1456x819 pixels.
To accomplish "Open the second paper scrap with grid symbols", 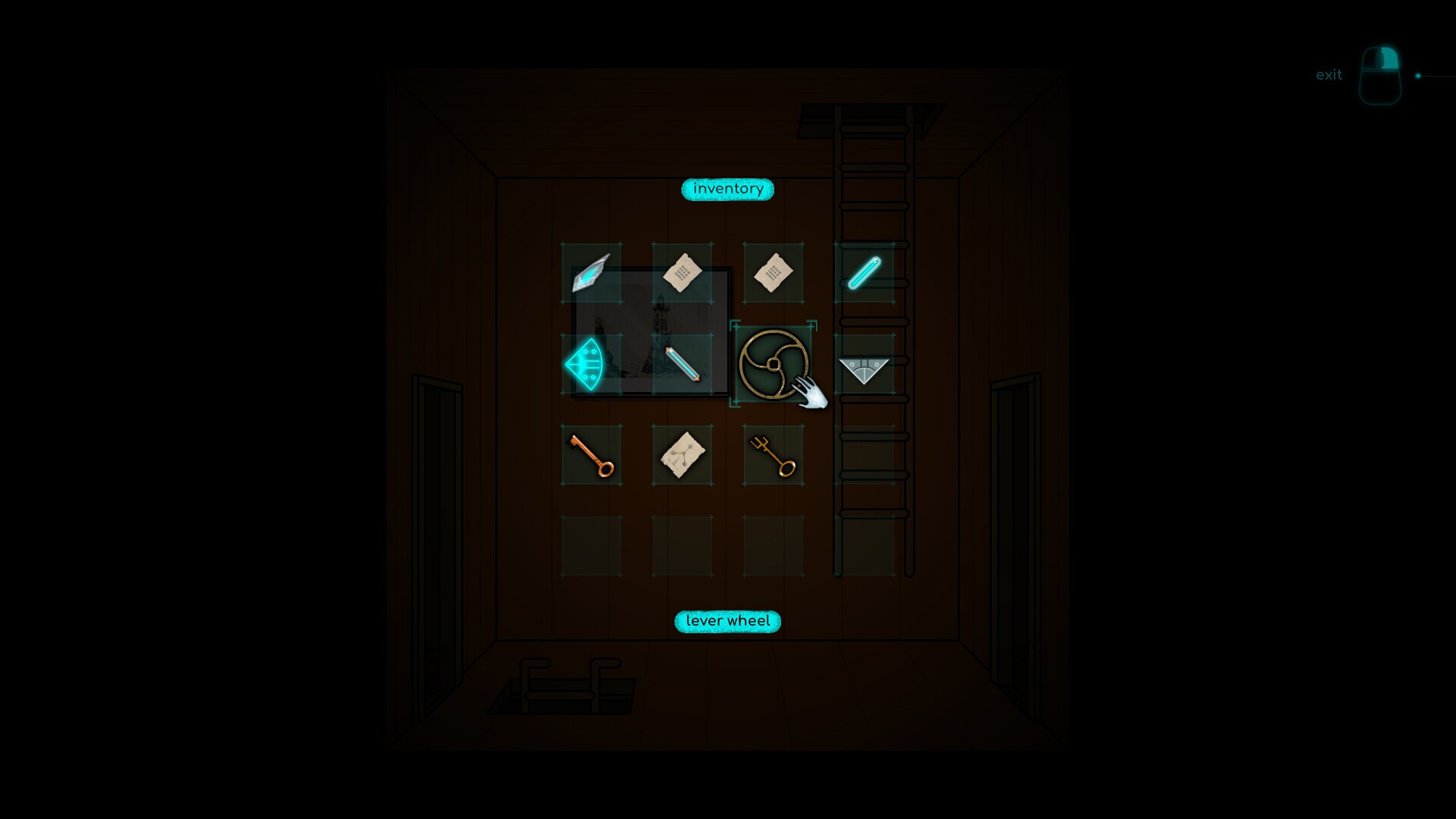I will coord(773,273).
